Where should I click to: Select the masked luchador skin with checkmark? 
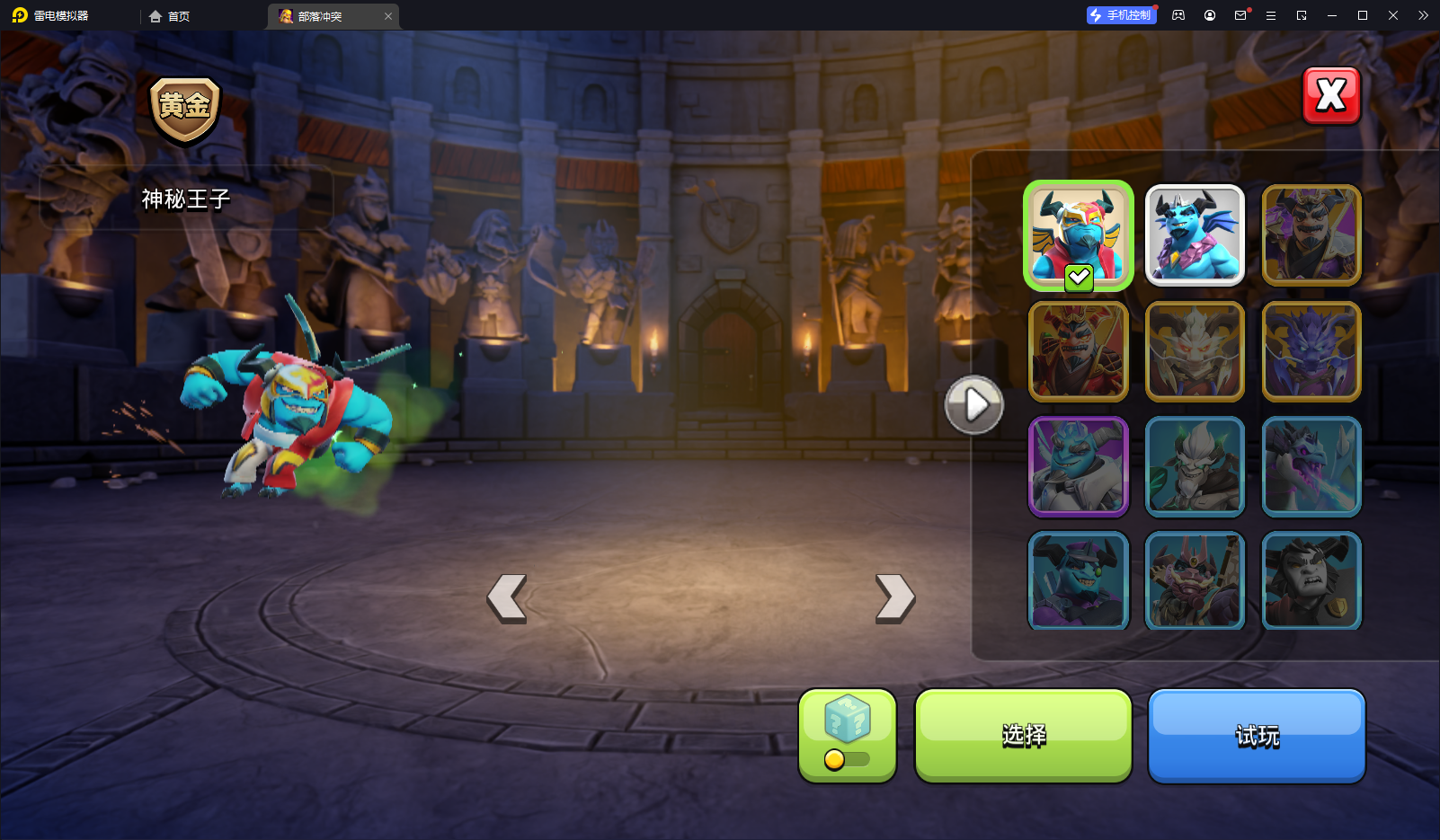pos(1078,235)
